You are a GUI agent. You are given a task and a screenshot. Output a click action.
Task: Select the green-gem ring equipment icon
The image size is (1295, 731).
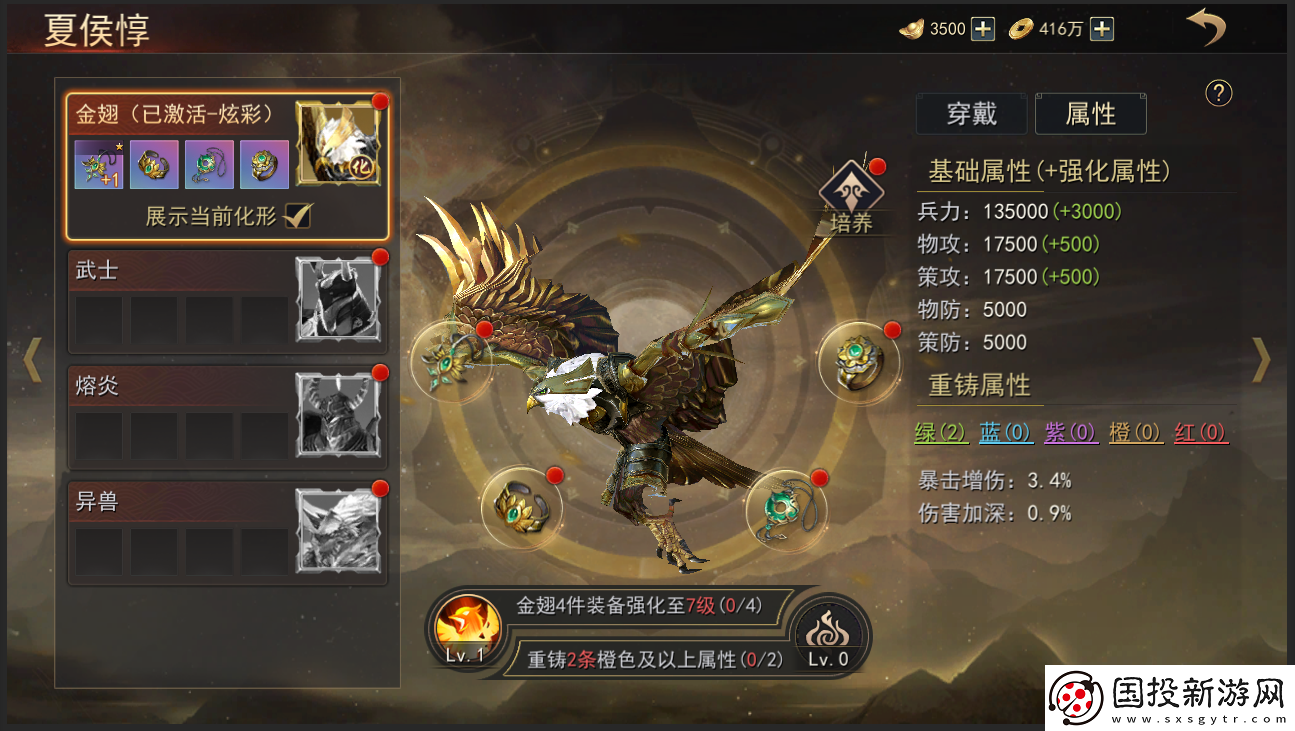[x=263, y=163]
